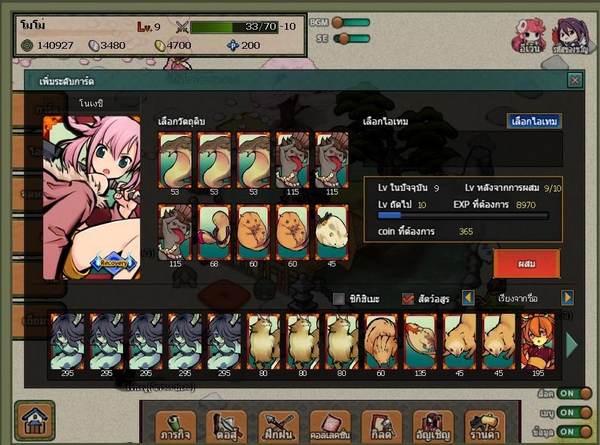Switch sort order with the right arrow
Screen dimensions: 600x445
click(567, 298)
